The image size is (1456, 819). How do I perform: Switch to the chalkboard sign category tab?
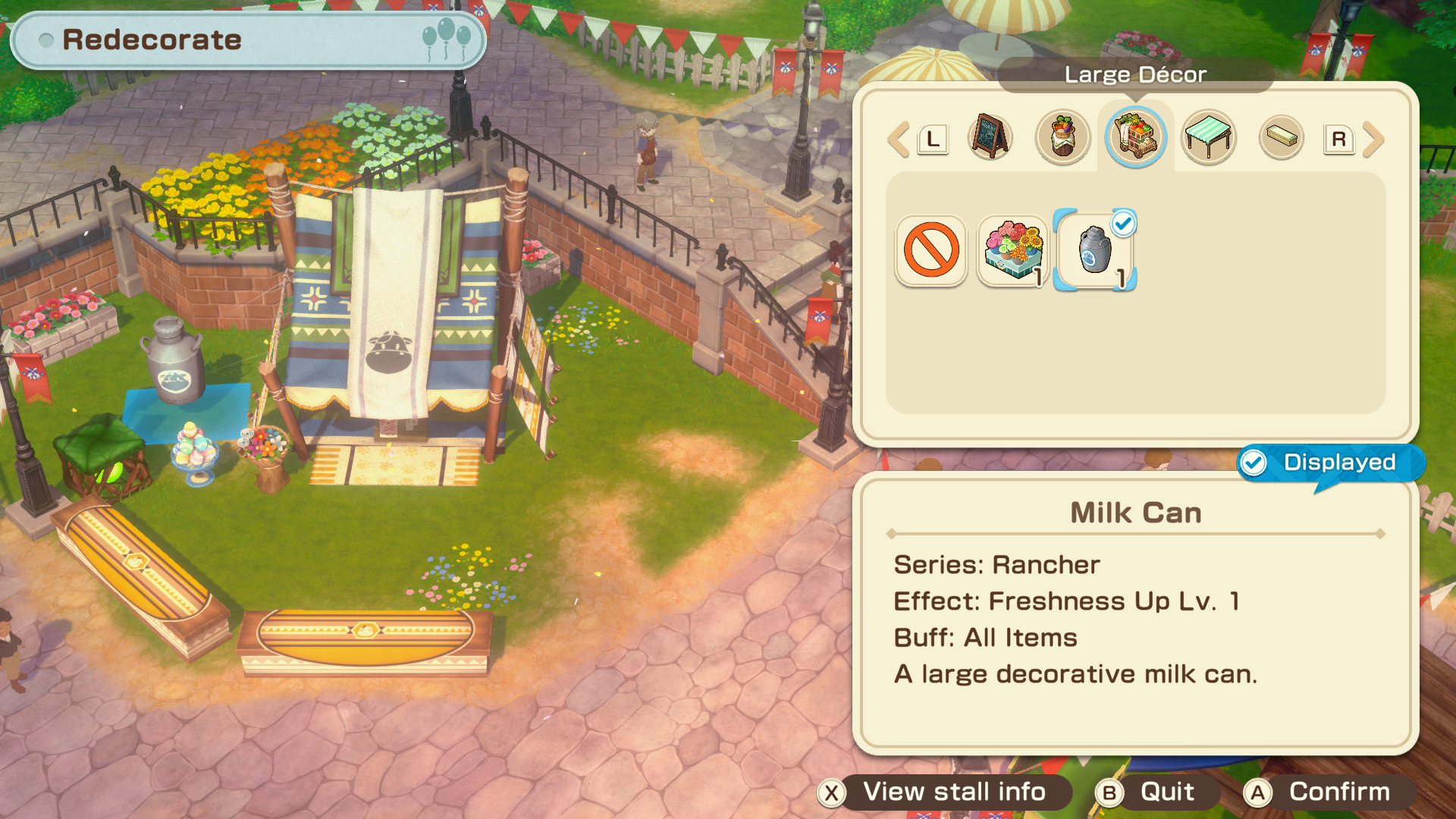[x=990, y=137]
